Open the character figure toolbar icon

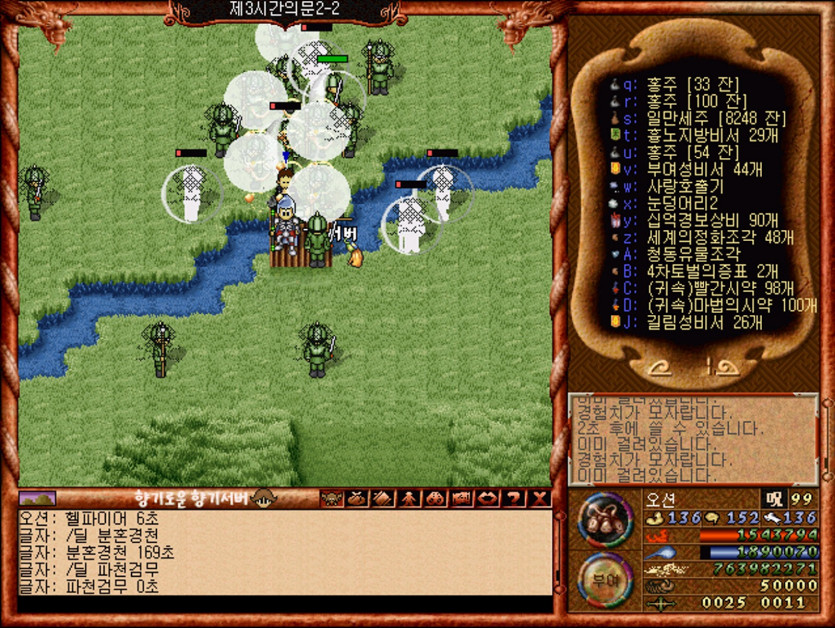pyautogui.click(x=410, y=498)
